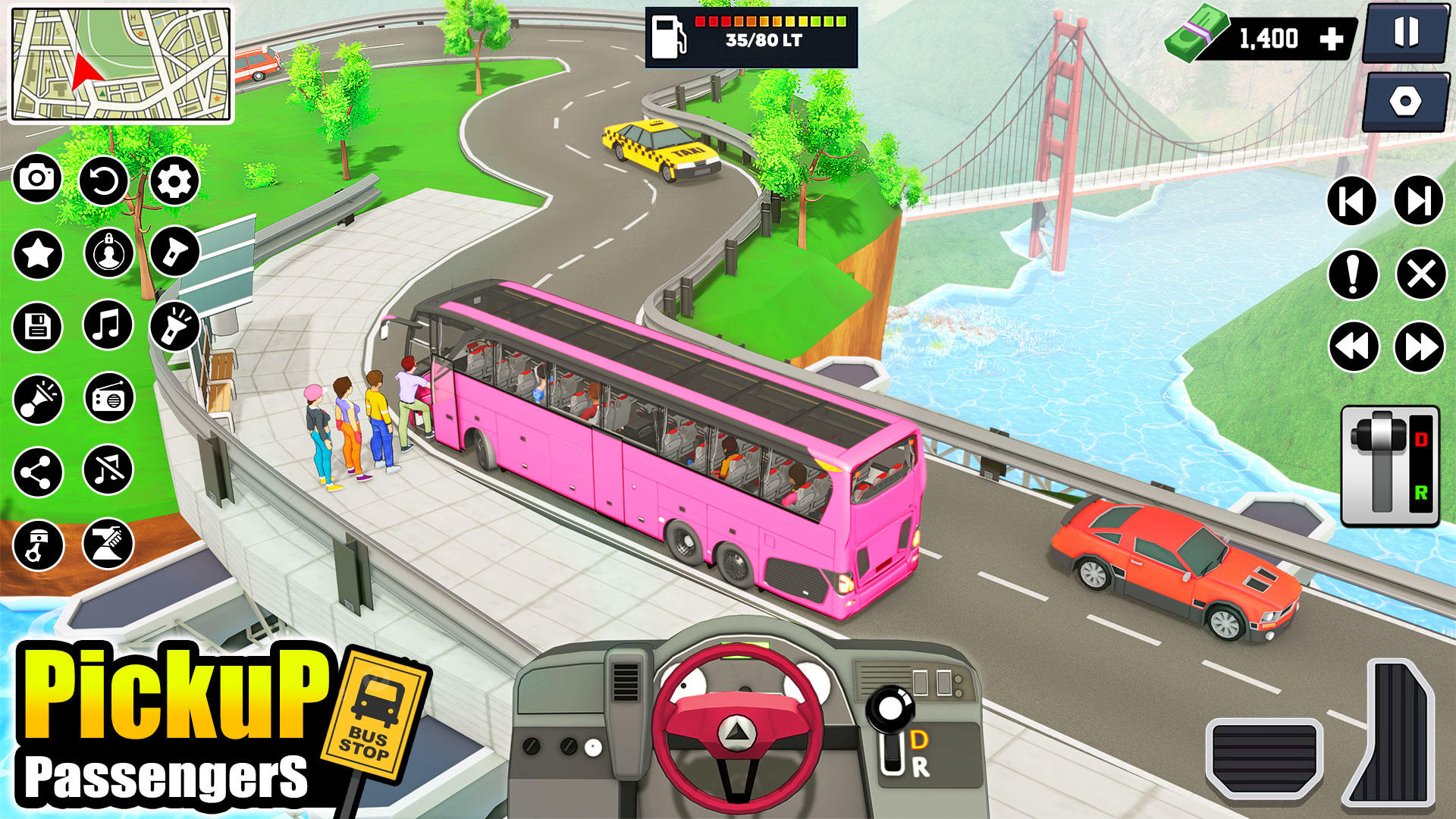Screen dimensions: 1456x819
Task: Click the floppy disk save icon
Action: pos(37,327)
